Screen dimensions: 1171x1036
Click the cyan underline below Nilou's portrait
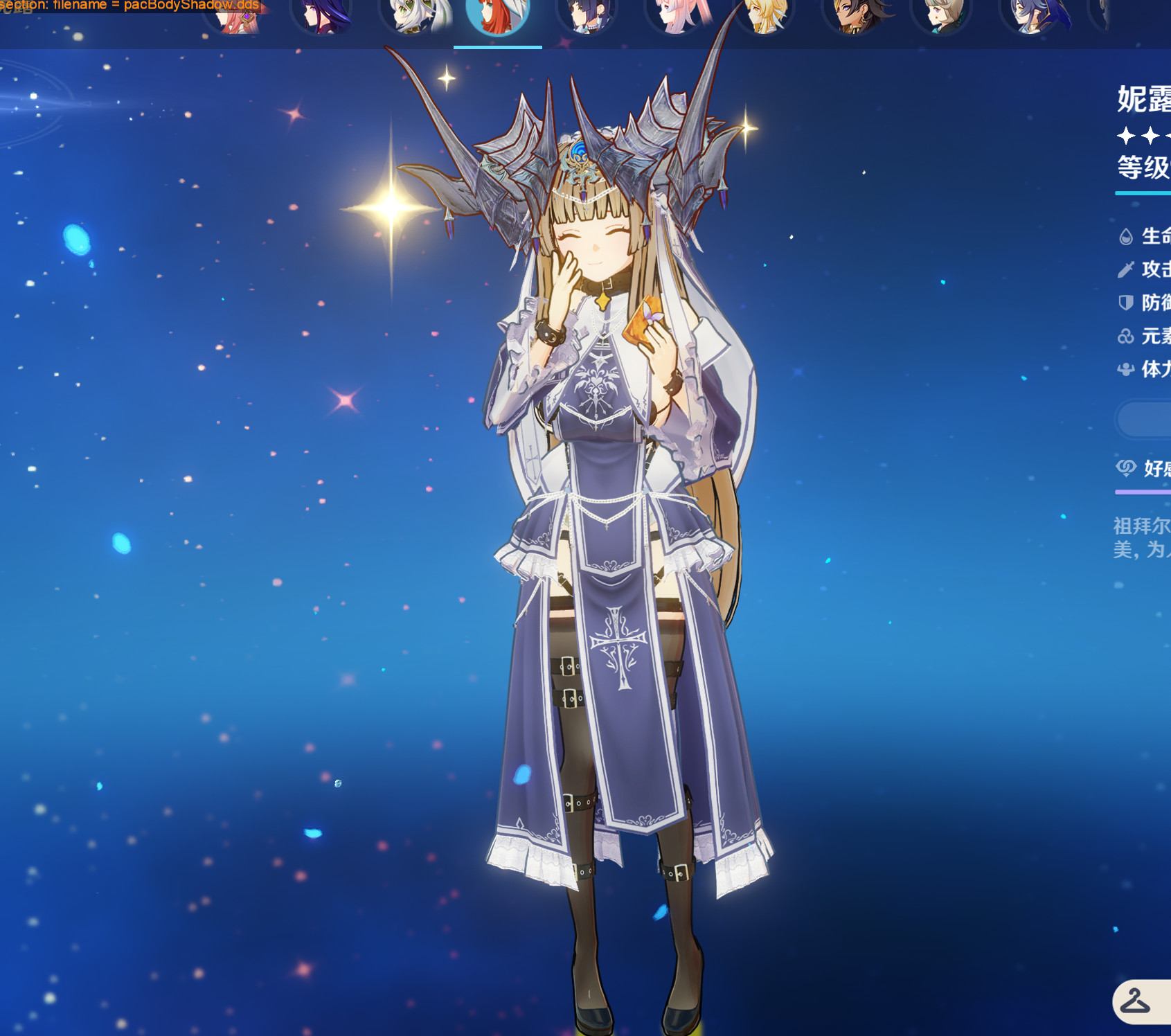pos(497,46)
